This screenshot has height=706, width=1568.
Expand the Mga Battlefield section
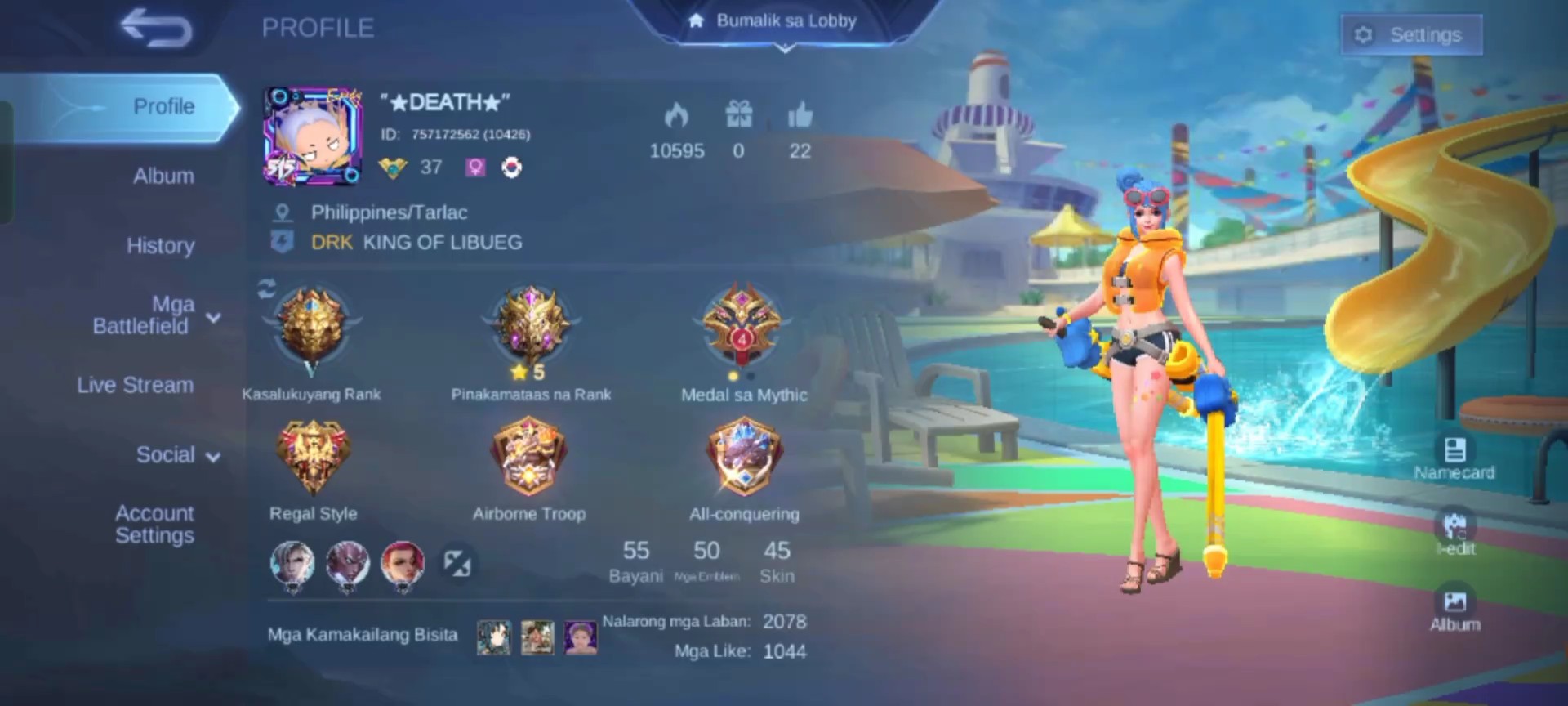pyautogui.click(x=155, y=315)
